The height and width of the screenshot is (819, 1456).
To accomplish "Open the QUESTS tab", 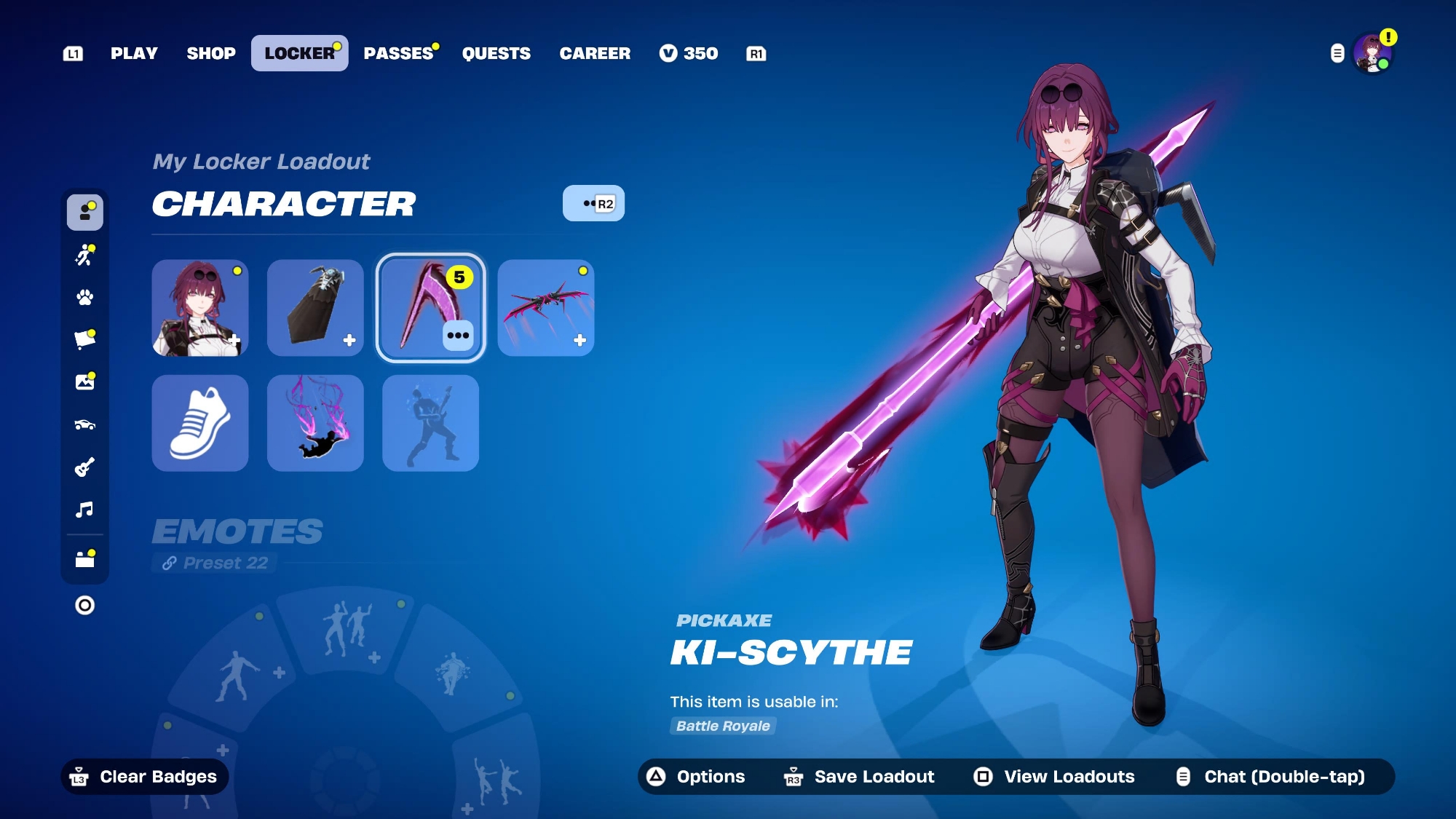I will [x=496, y=53].
